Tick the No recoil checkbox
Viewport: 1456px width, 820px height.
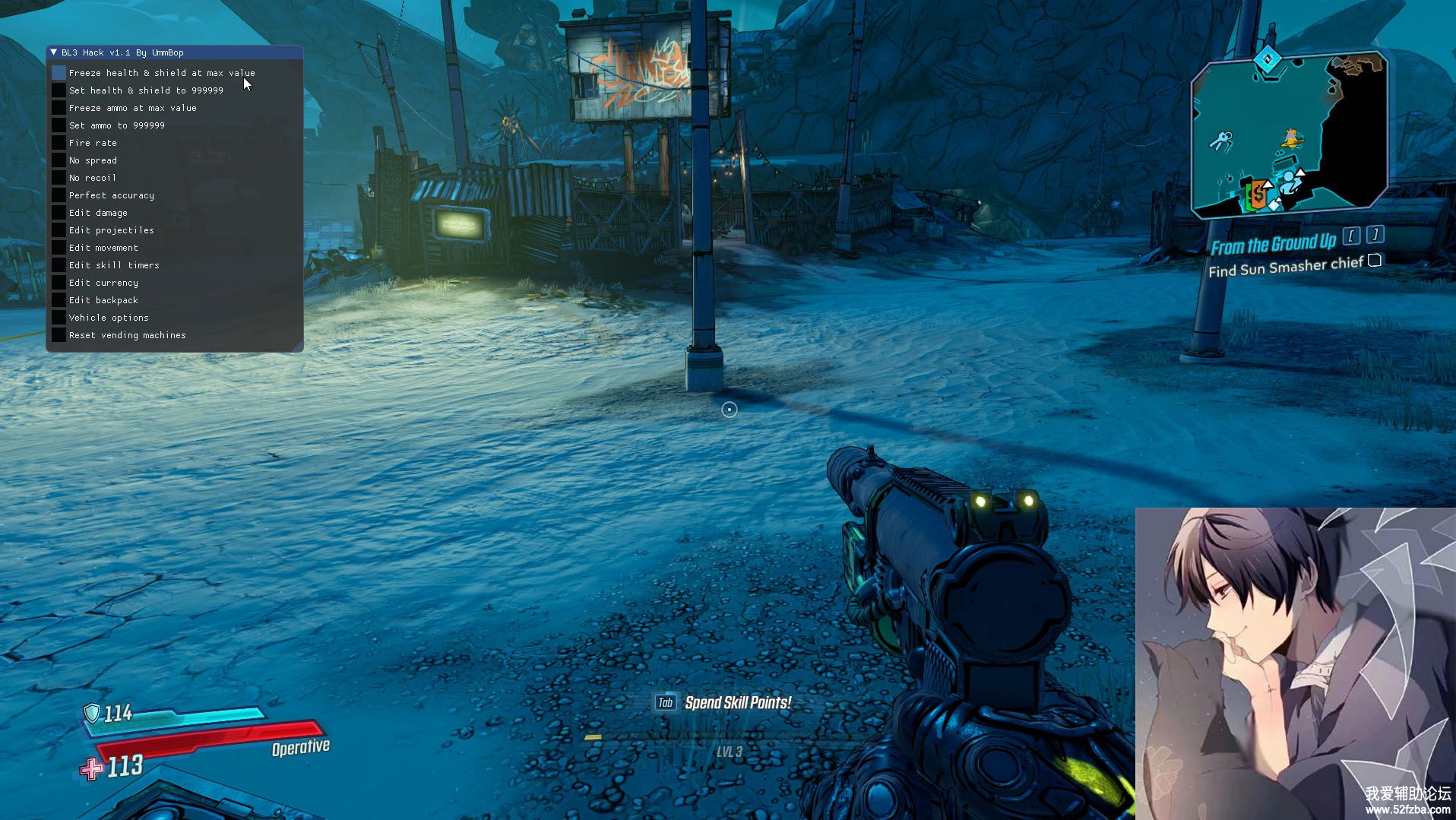59,178
